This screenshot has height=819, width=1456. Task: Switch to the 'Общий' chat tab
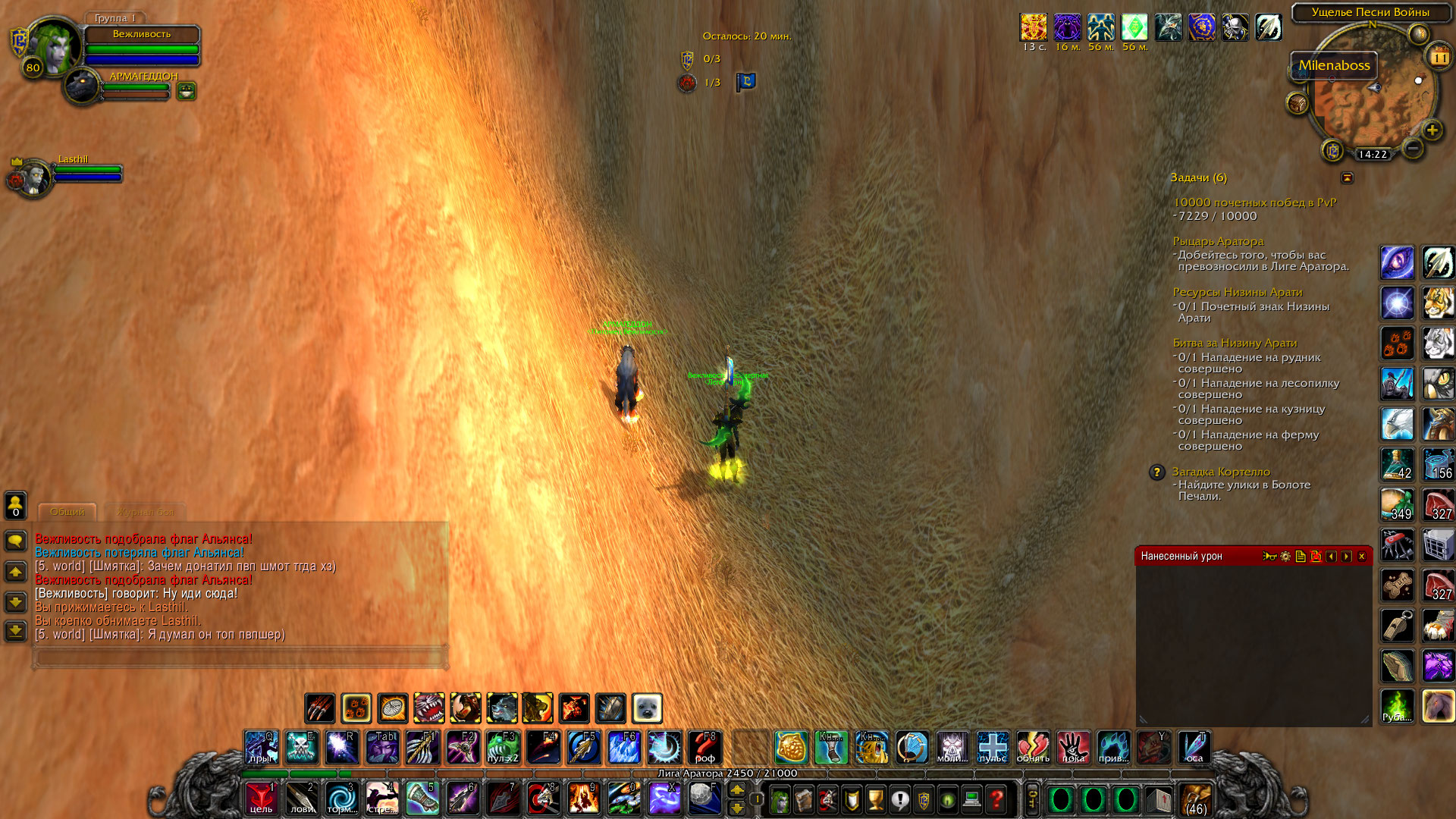click(x=67, y=512)
